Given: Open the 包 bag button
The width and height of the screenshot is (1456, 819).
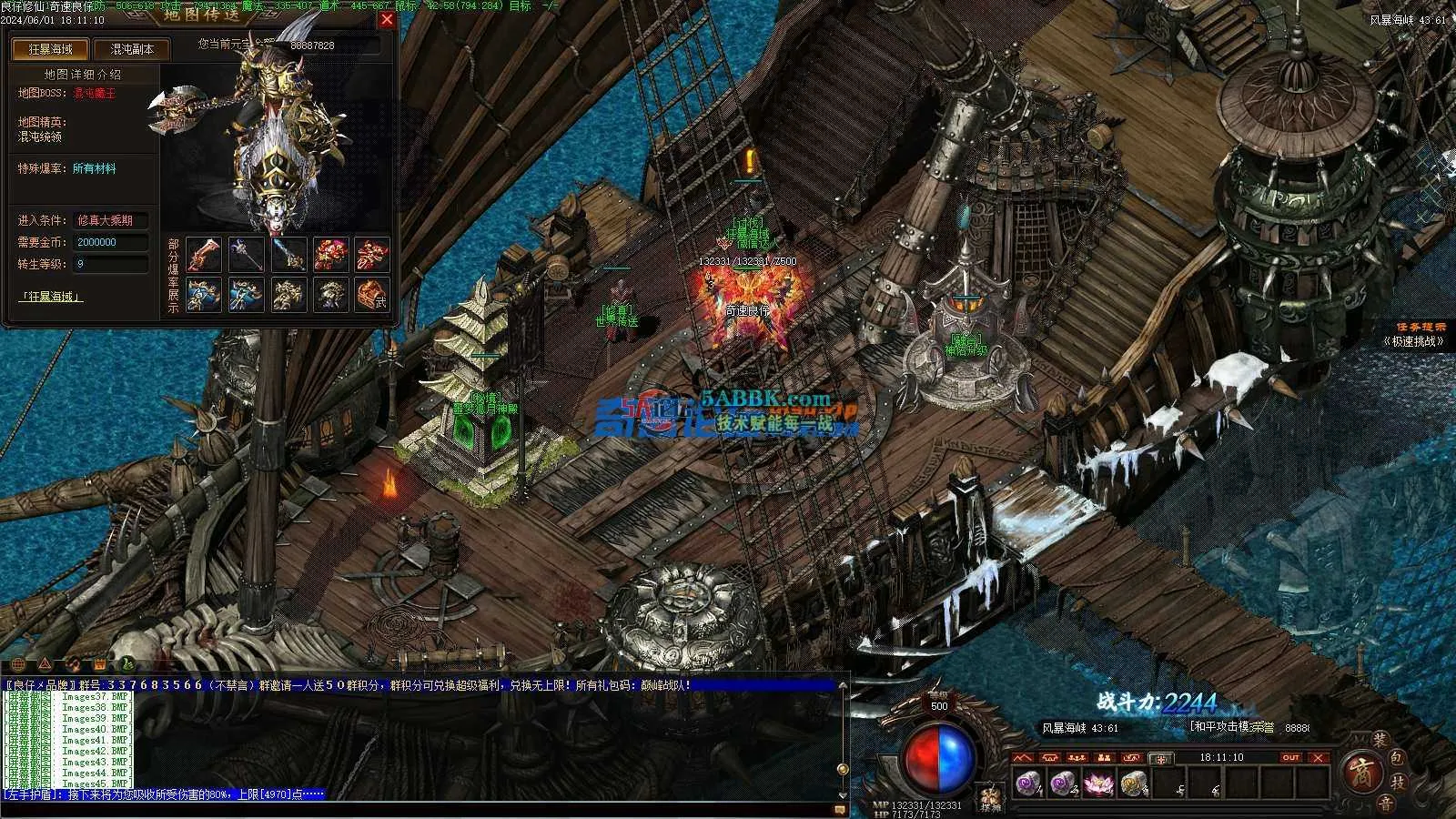Looking at the screenshot, I should tap(1399, 758).
